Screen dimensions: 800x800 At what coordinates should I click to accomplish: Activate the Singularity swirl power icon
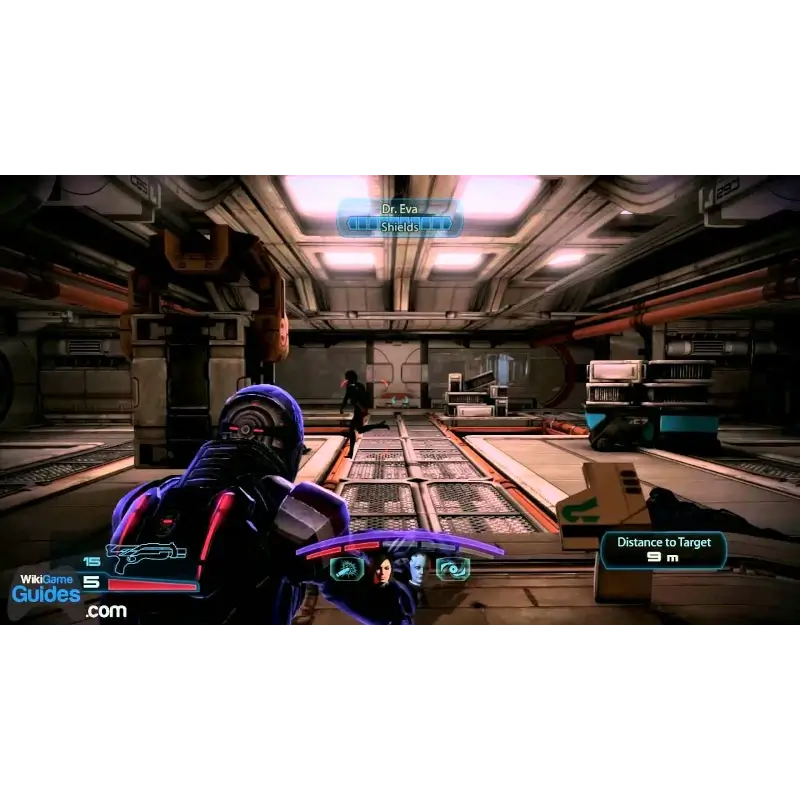click(453, 569)
